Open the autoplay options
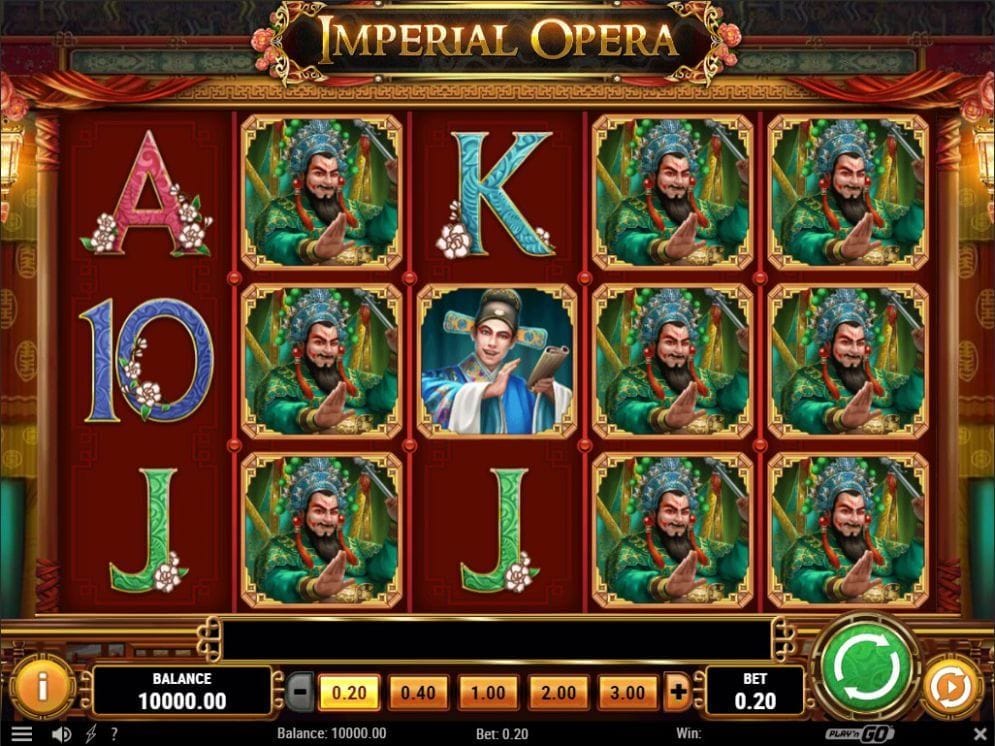 [x=946, y=687]
